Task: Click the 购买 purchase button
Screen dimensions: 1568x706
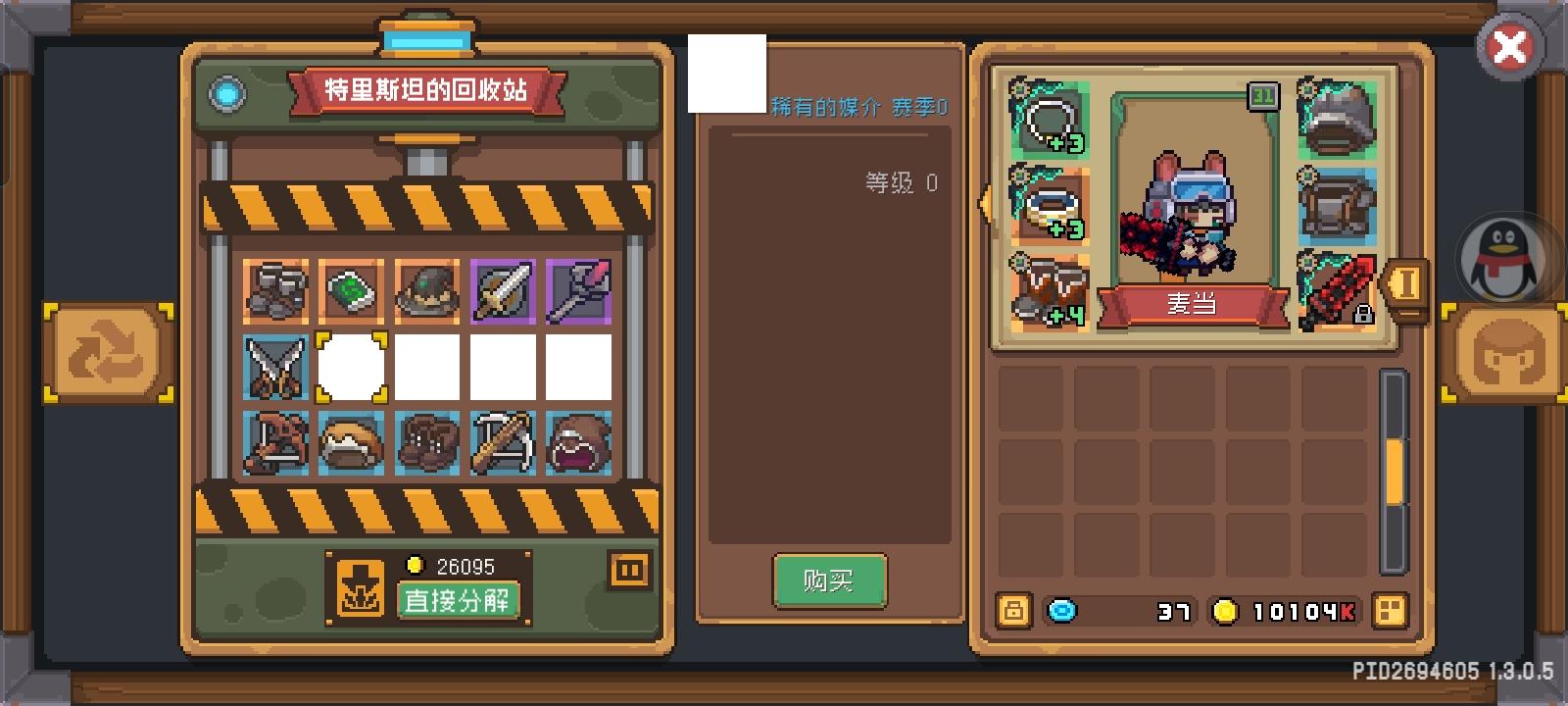Action: pyautogui.click(x=829, y=579)
